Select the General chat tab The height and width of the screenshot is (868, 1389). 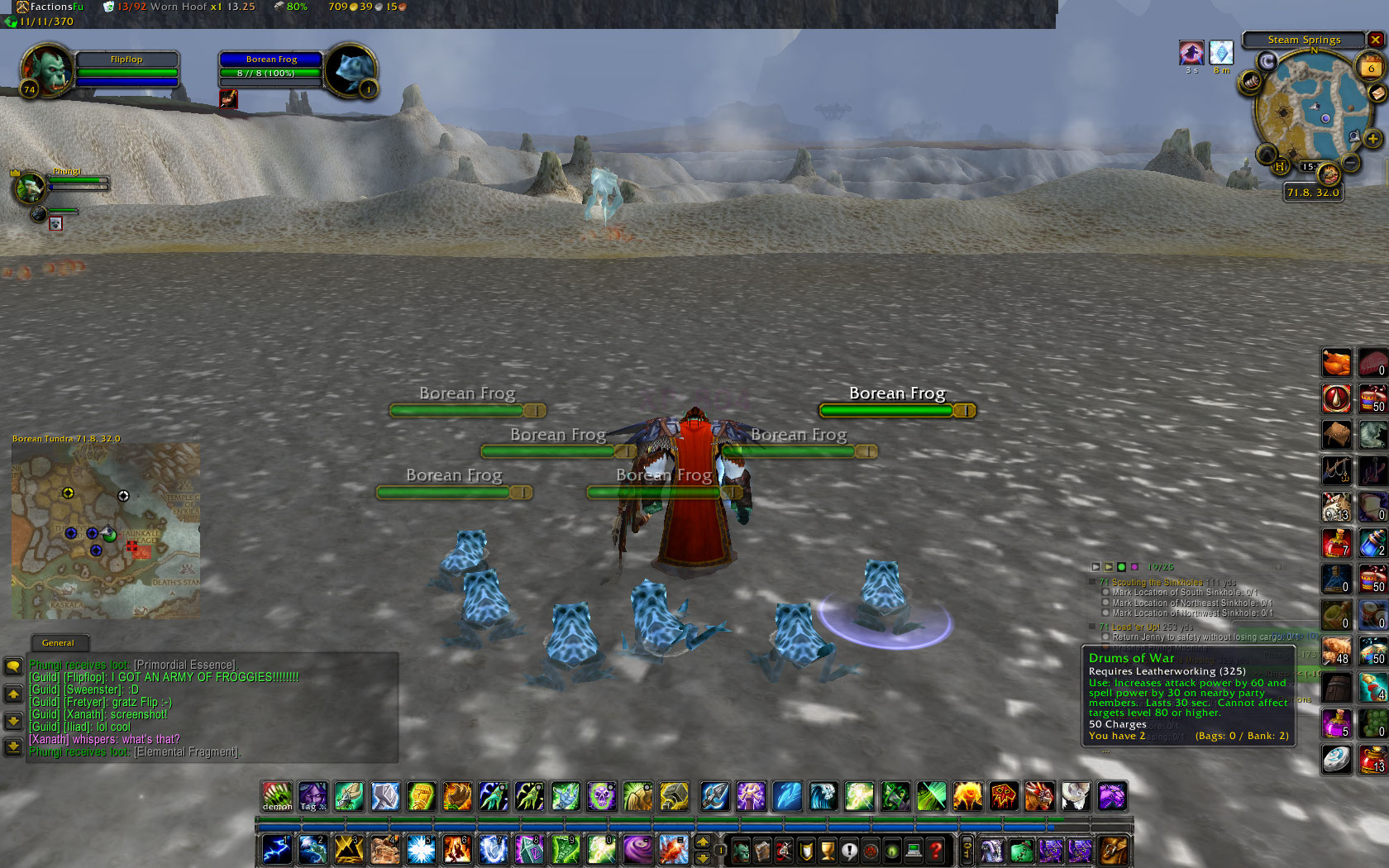(x=58, y=642)
